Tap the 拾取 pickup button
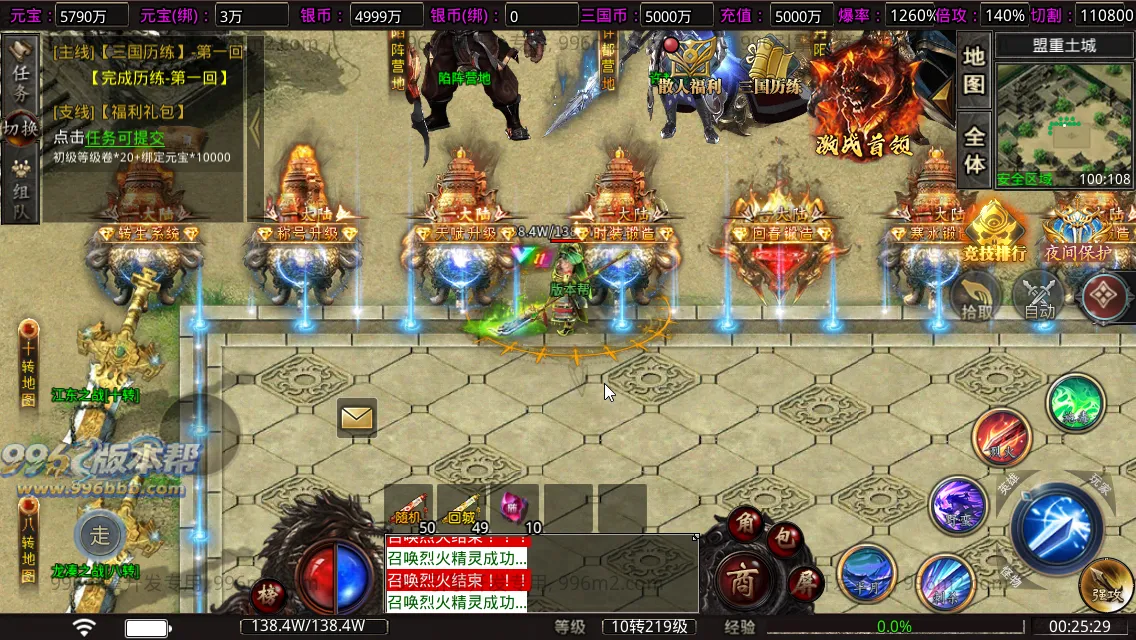 tap(976, 297)
